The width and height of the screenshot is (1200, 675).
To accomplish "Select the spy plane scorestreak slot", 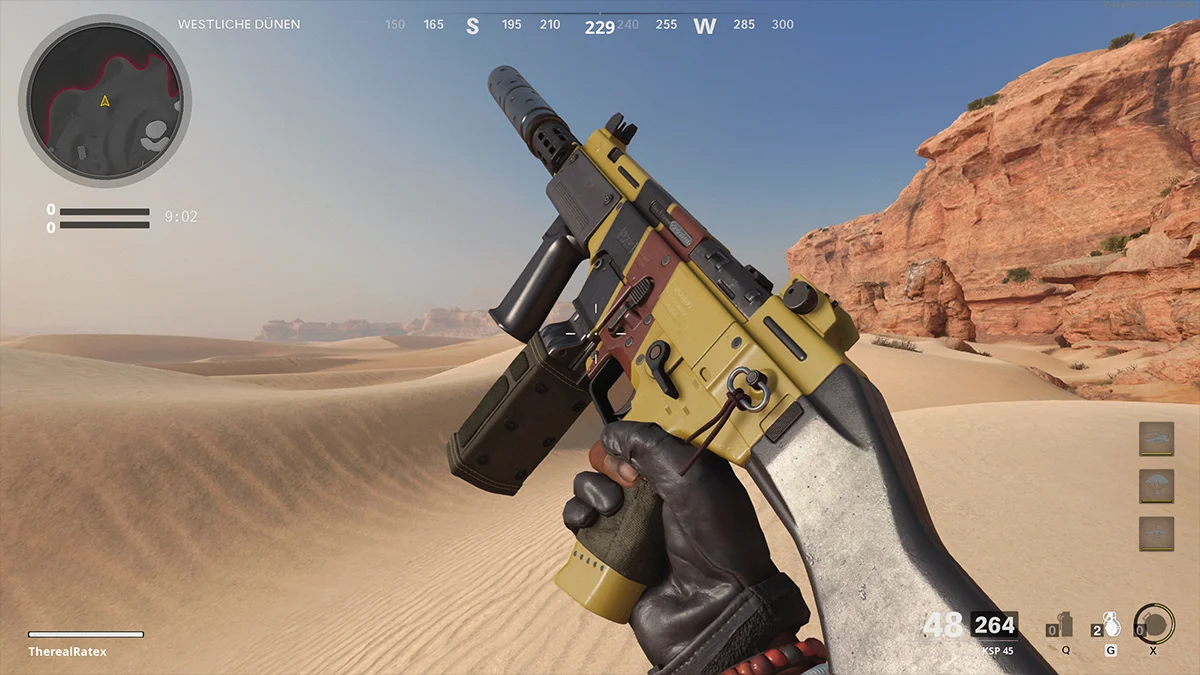I will [x=1156, y=533].
